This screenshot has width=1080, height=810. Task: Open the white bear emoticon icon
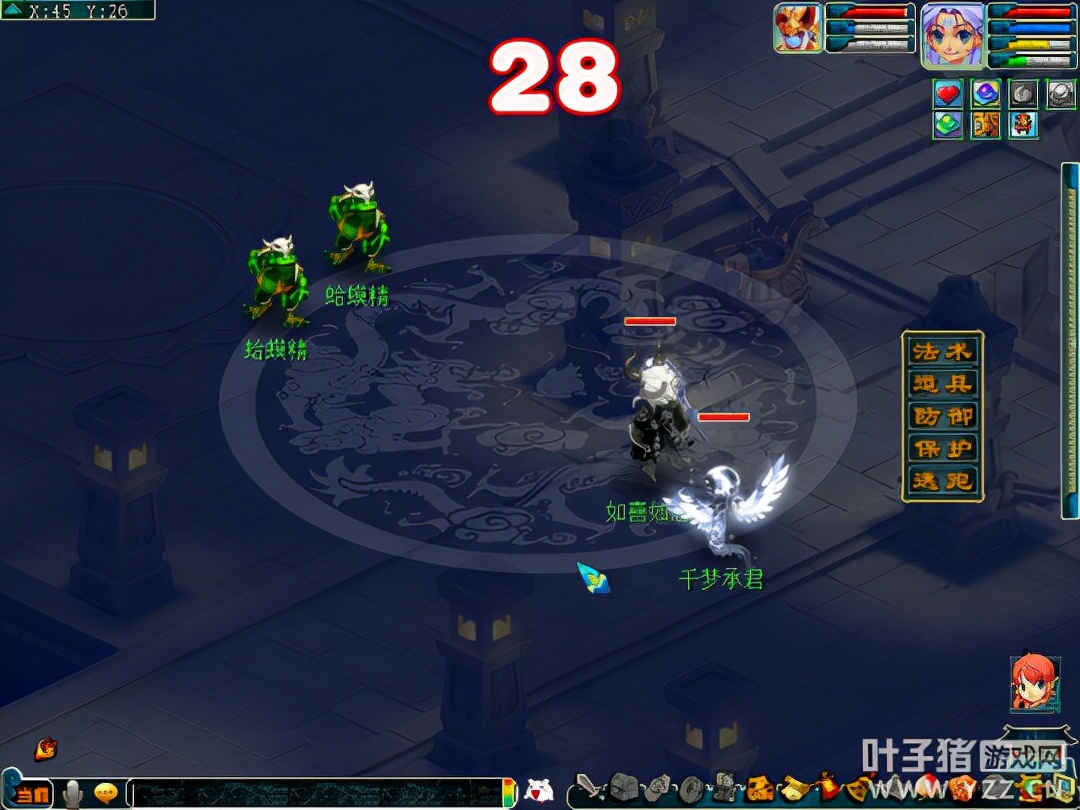tap(538, 791)
